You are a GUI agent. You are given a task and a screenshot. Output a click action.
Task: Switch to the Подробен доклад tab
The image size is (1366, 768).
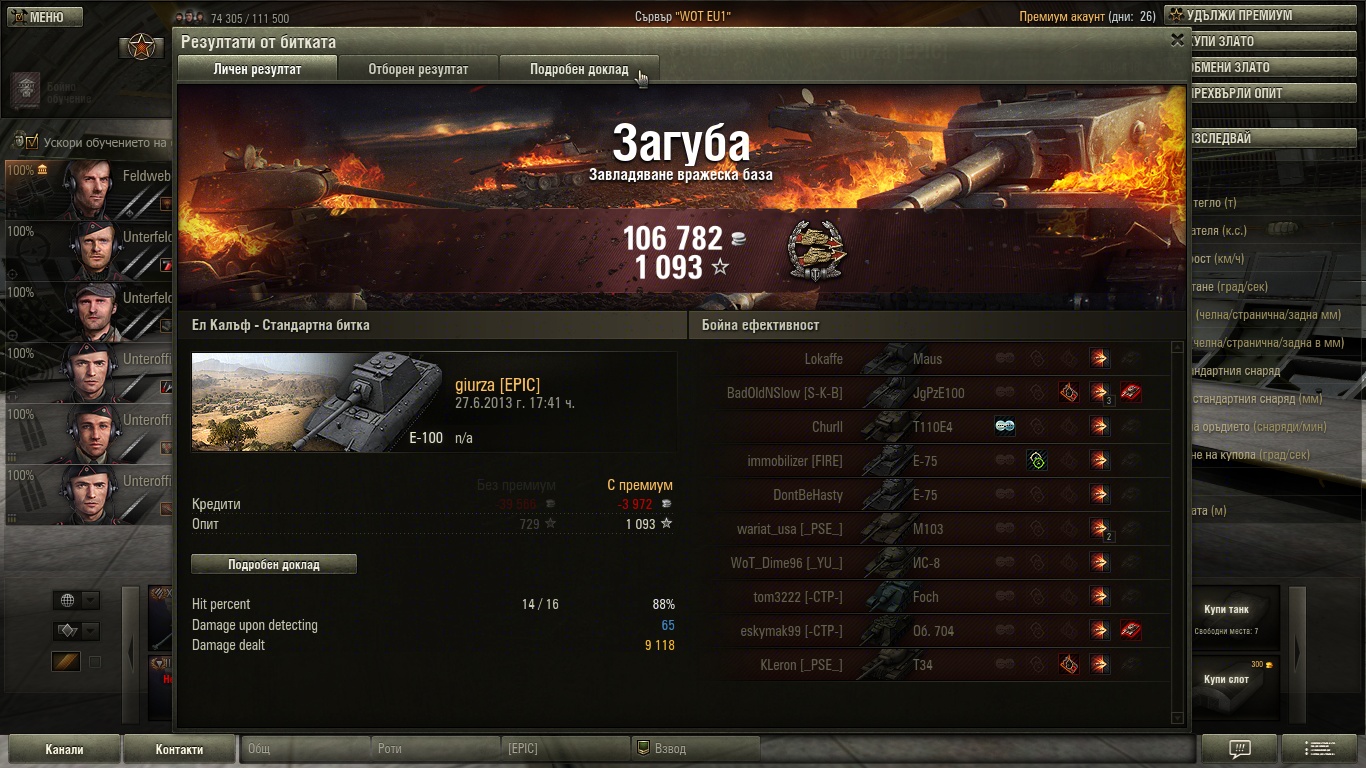(579, 69)
